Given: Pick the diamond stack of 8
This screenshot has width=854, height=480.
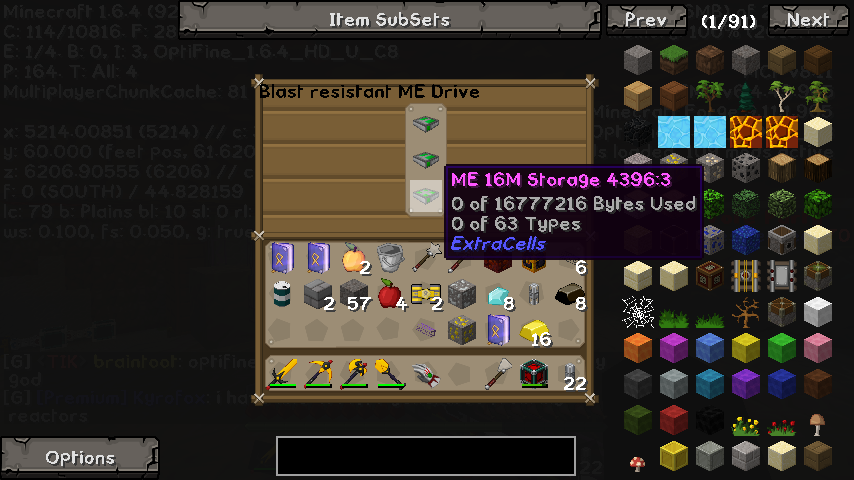Looking at the screenshot, I should [497, 295].
